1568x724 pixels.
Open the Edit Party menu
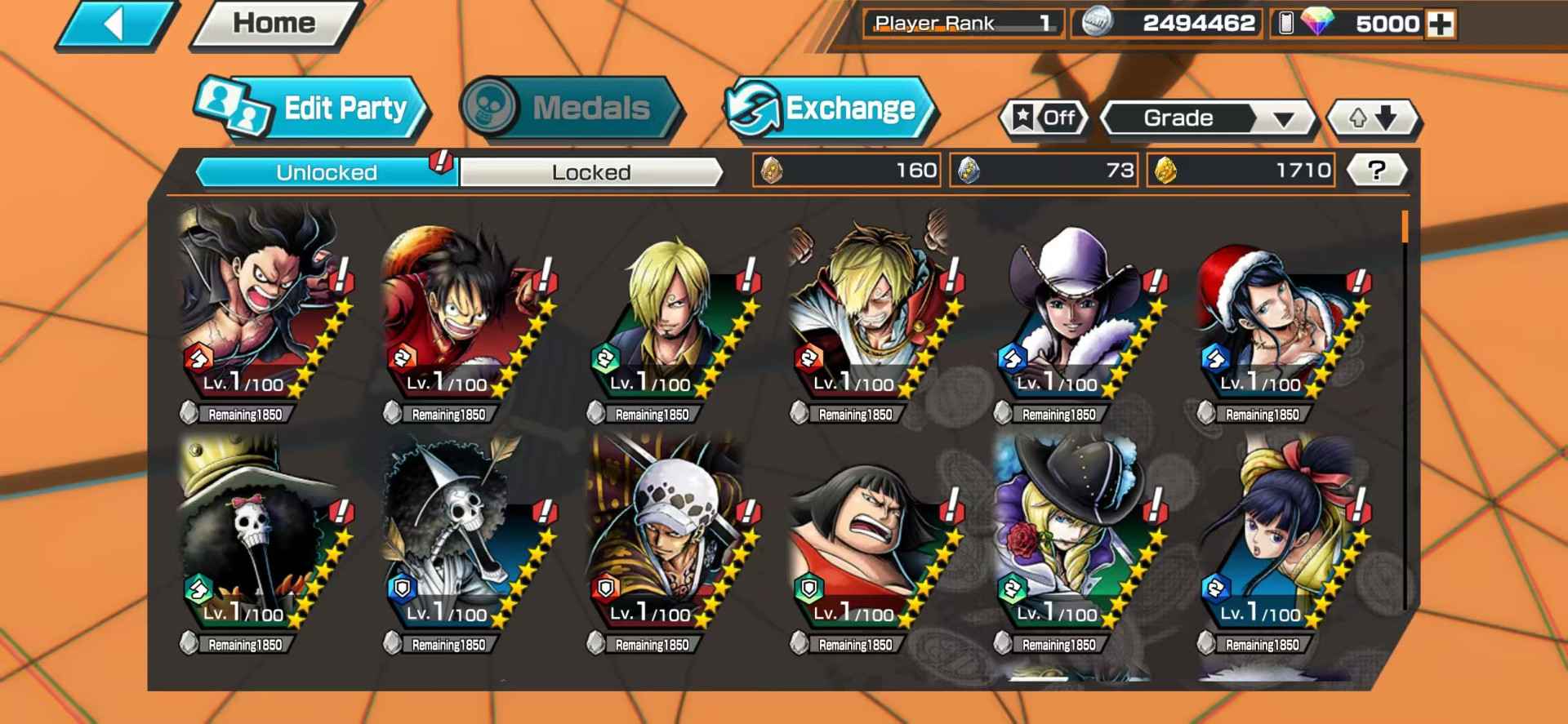(x=312, y=109)
